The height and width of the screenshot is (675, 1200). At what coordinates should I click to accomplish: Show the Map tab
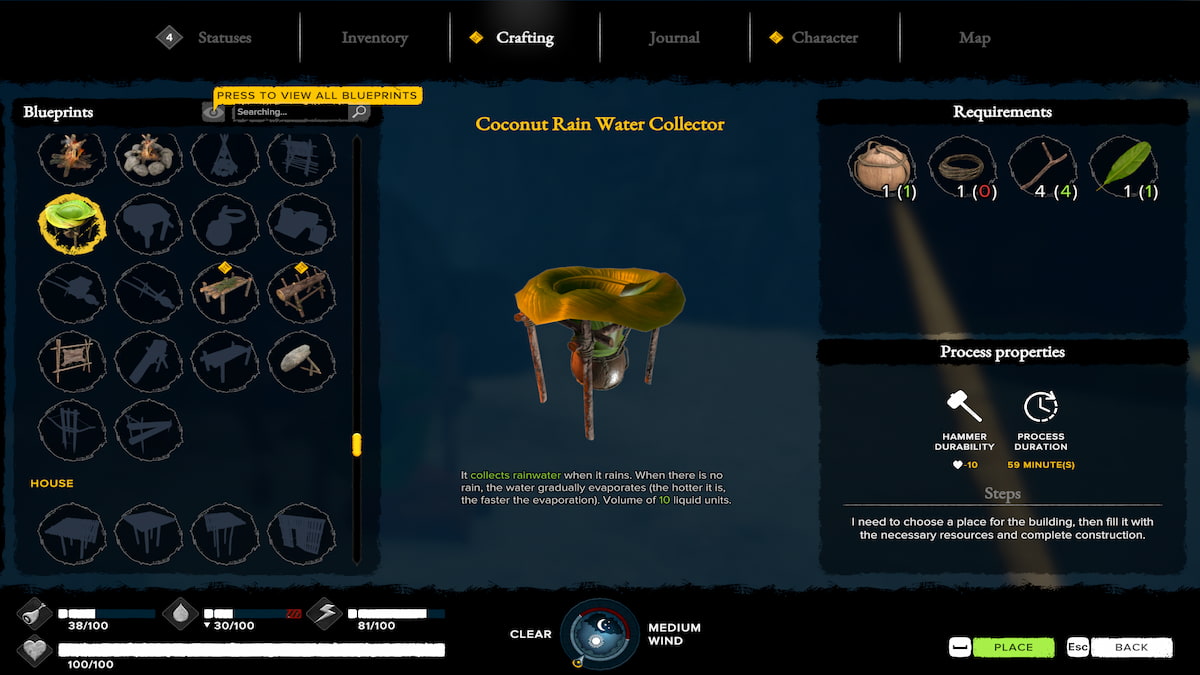[974, 38]
